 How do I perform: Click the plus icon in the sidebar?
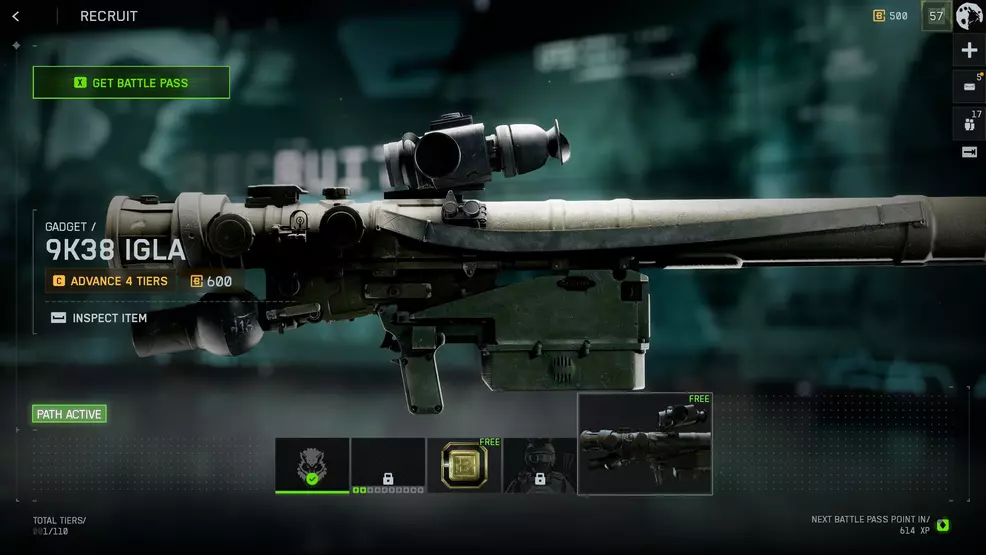coord(969,51)
